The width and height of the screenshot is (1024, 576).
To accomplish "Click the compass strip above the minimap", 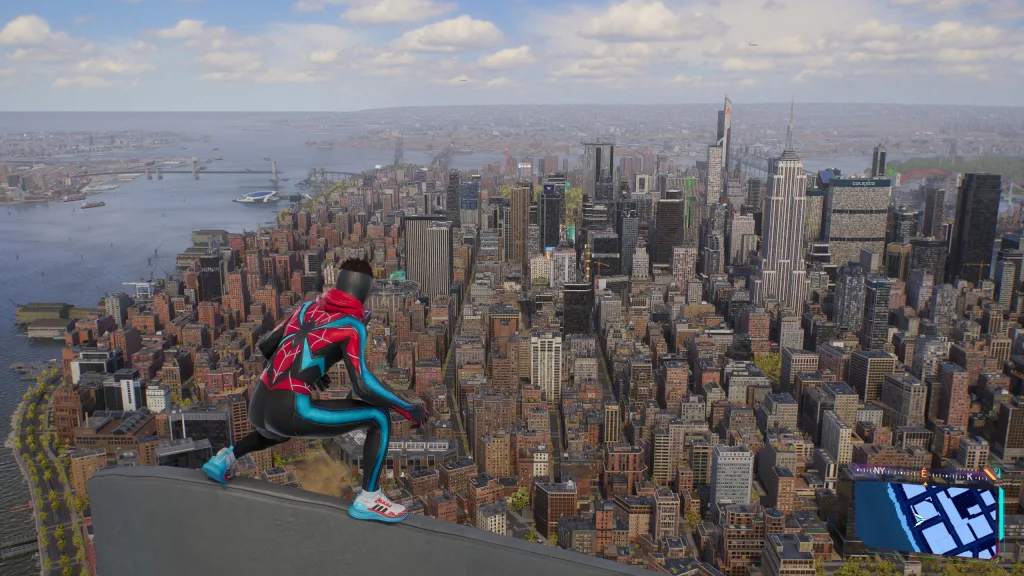I will (x=924, y=474).
